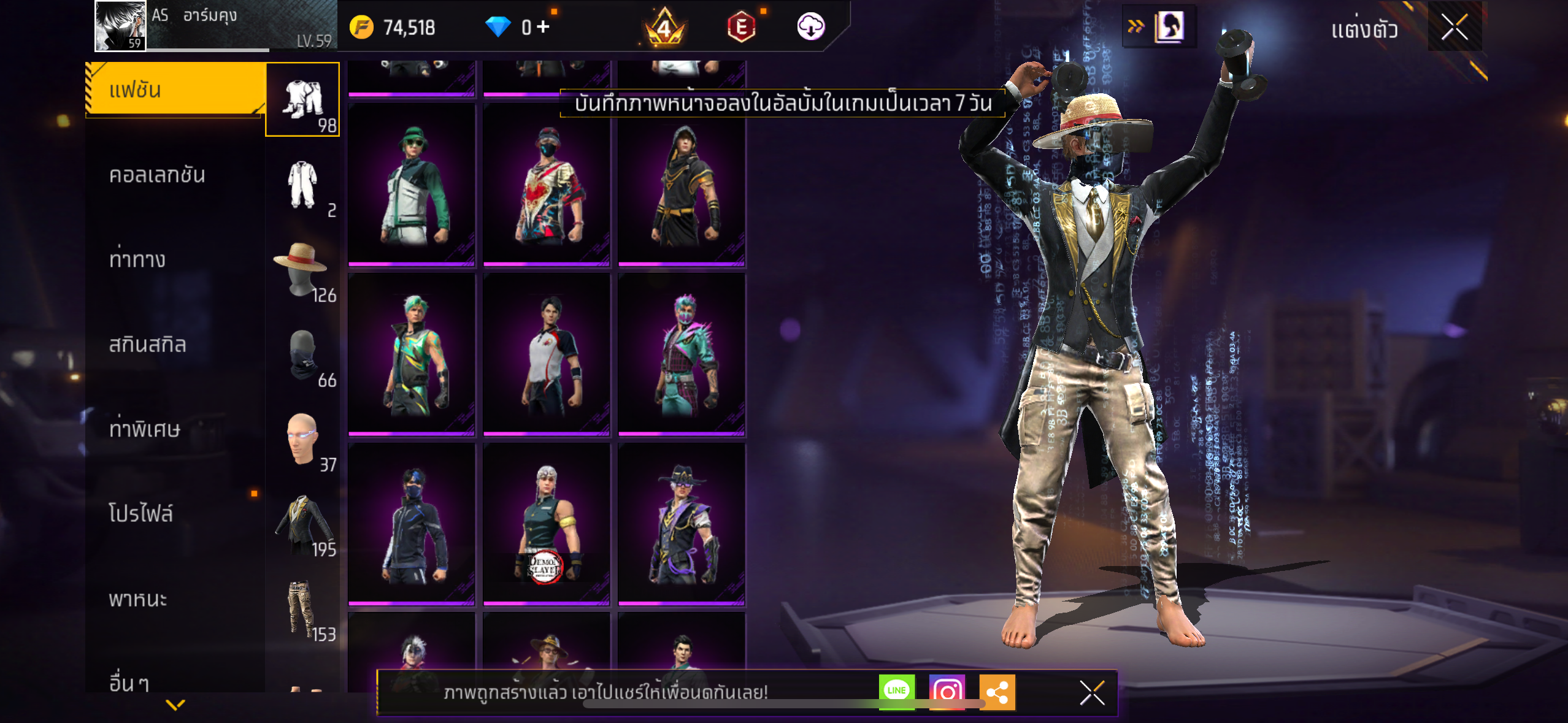Equip the green hat and sunglasses outfit
The height and width of the screenshot is (723, 1568).
coord(411,185)
